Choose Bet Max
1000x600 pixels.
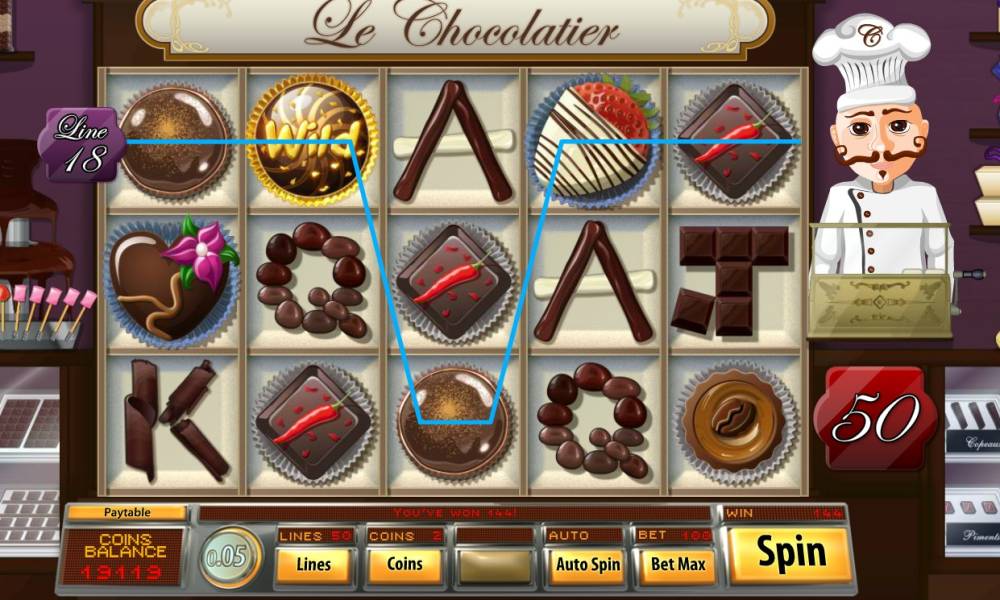(678, 565)
